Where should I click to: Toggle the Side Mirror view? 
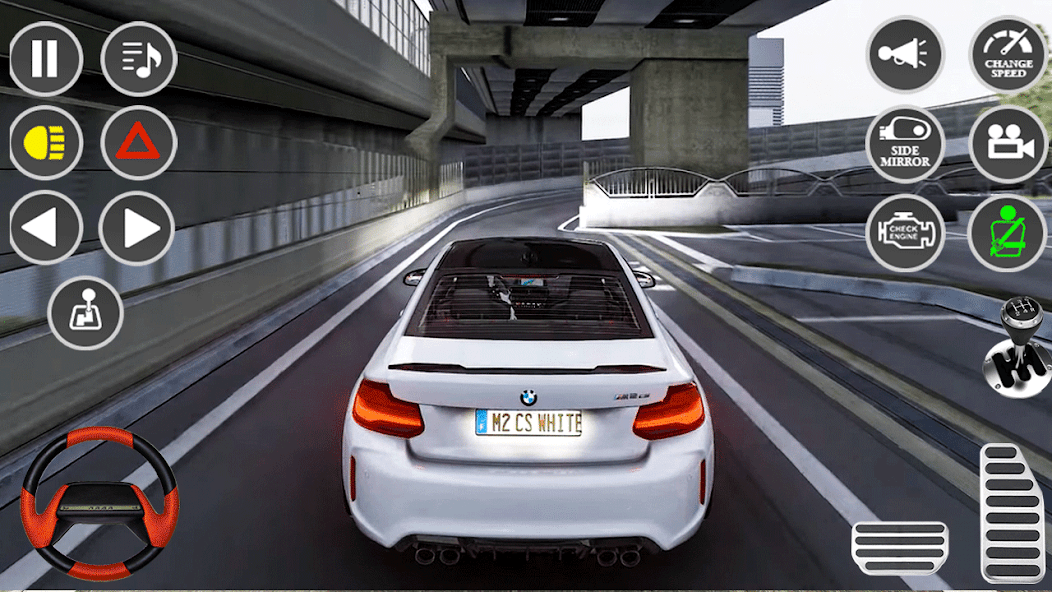point(905,145)
